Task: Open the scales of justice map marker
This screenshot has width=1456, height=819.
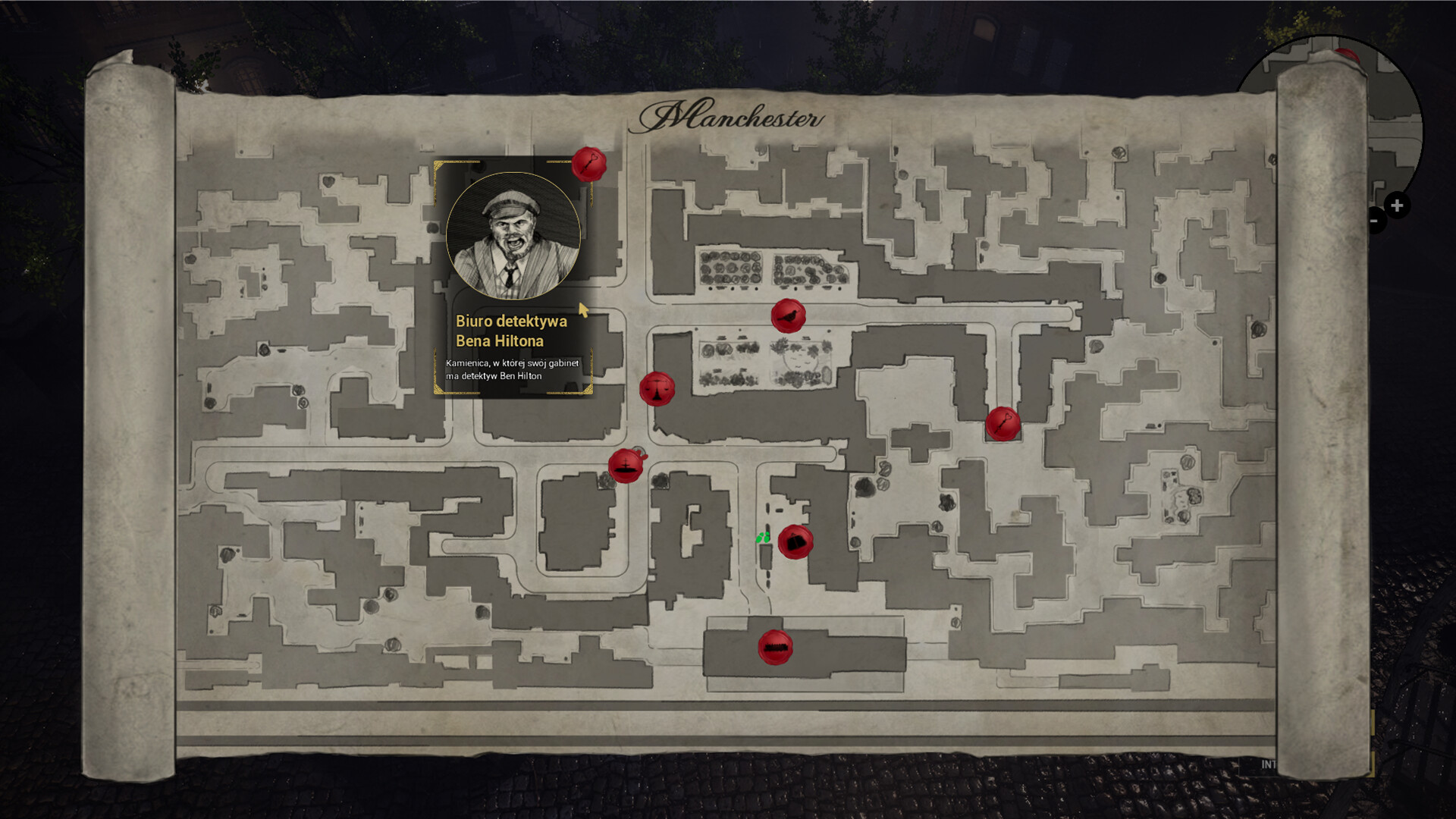Action: click(x=657, y=388)
